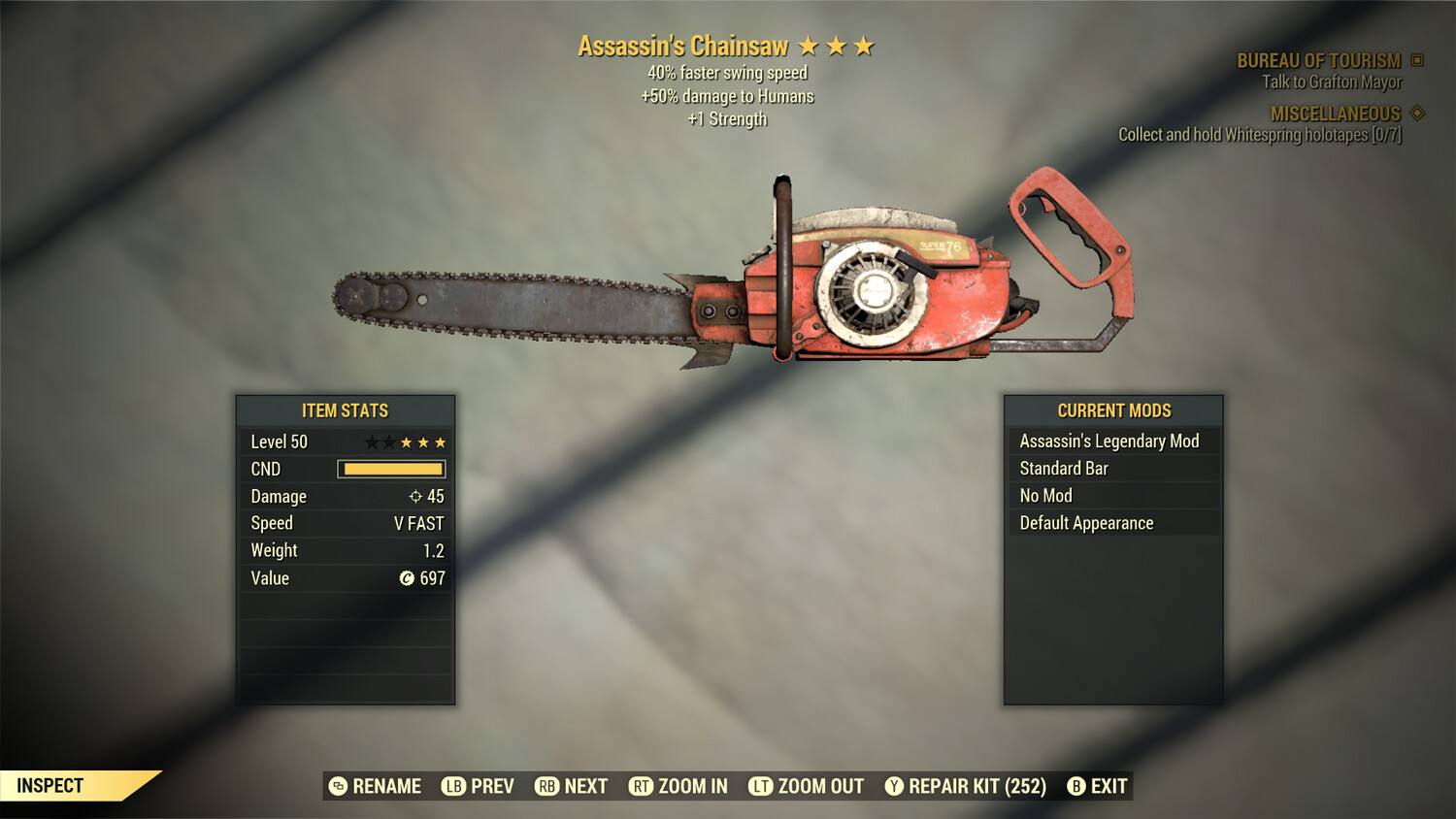Toggle the fifth star in Item Stats
1456x819 pixels.
tap(439, 442)
